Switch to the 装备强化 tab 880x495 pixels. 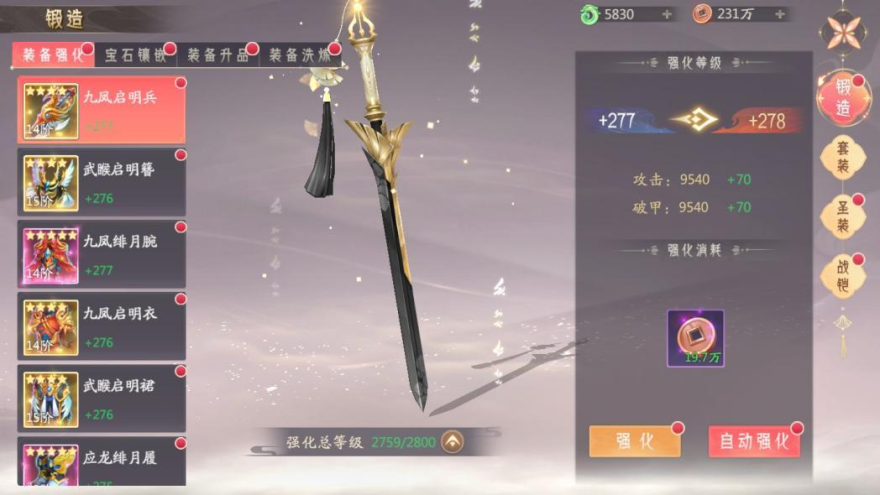pyautogui.click(x=54, y=56)
